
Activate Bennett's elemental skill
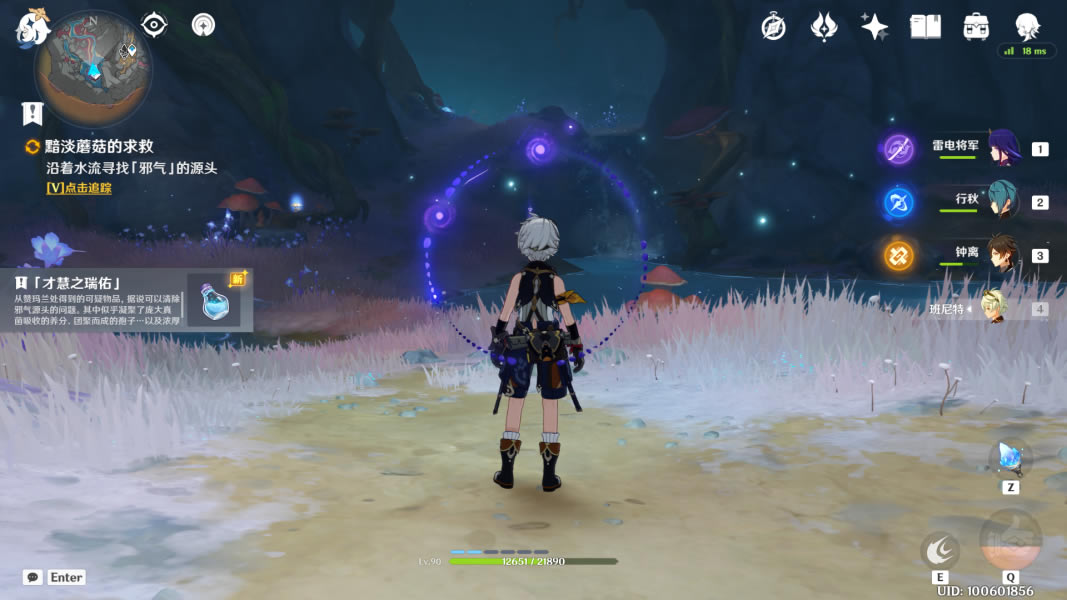click(x=940, y=550)
